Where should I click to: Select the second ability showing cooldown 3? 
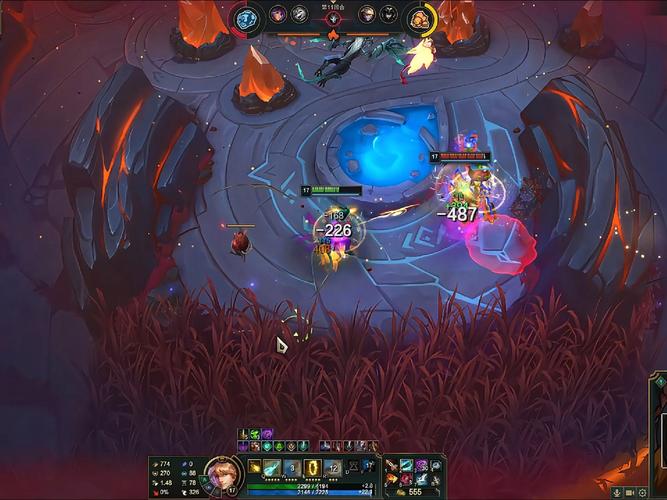tap(291, 468)
